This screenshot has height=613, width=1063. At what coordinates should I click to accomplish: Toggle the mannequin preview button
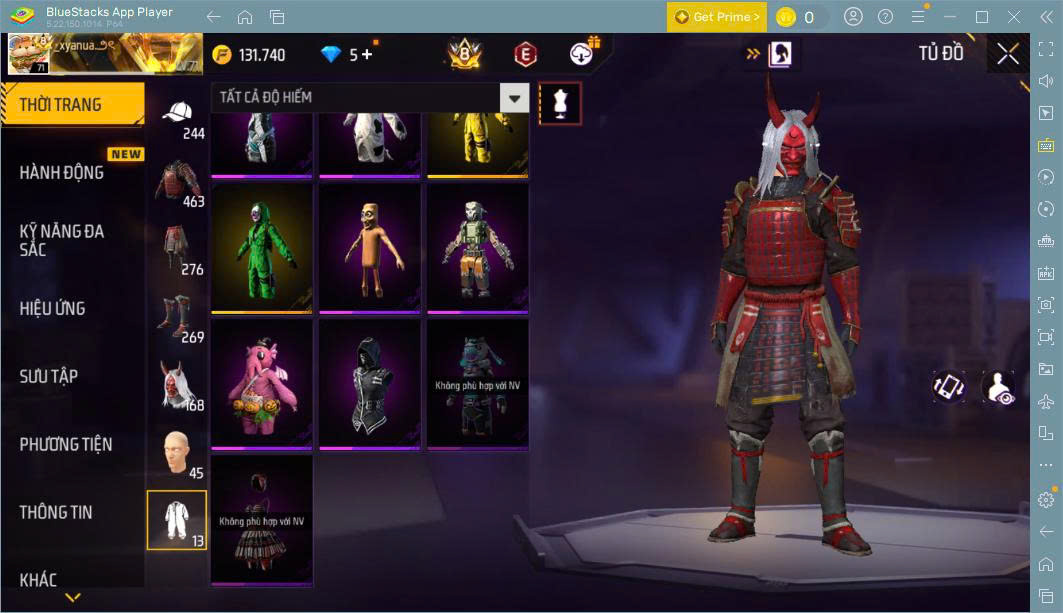[x=559, y=103]
